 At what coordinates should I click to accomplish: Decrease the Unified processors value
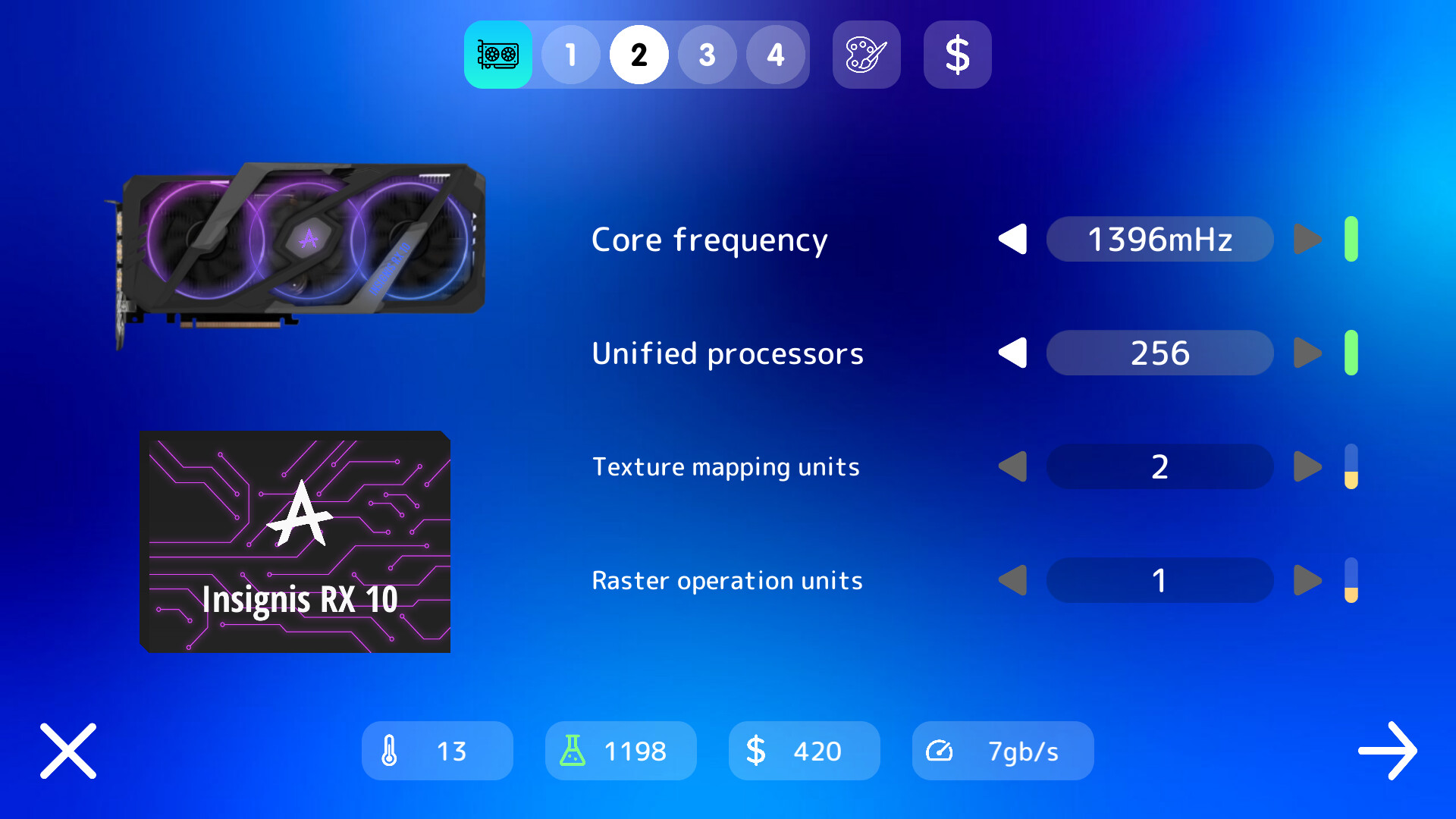click(x=1013, y=353)
